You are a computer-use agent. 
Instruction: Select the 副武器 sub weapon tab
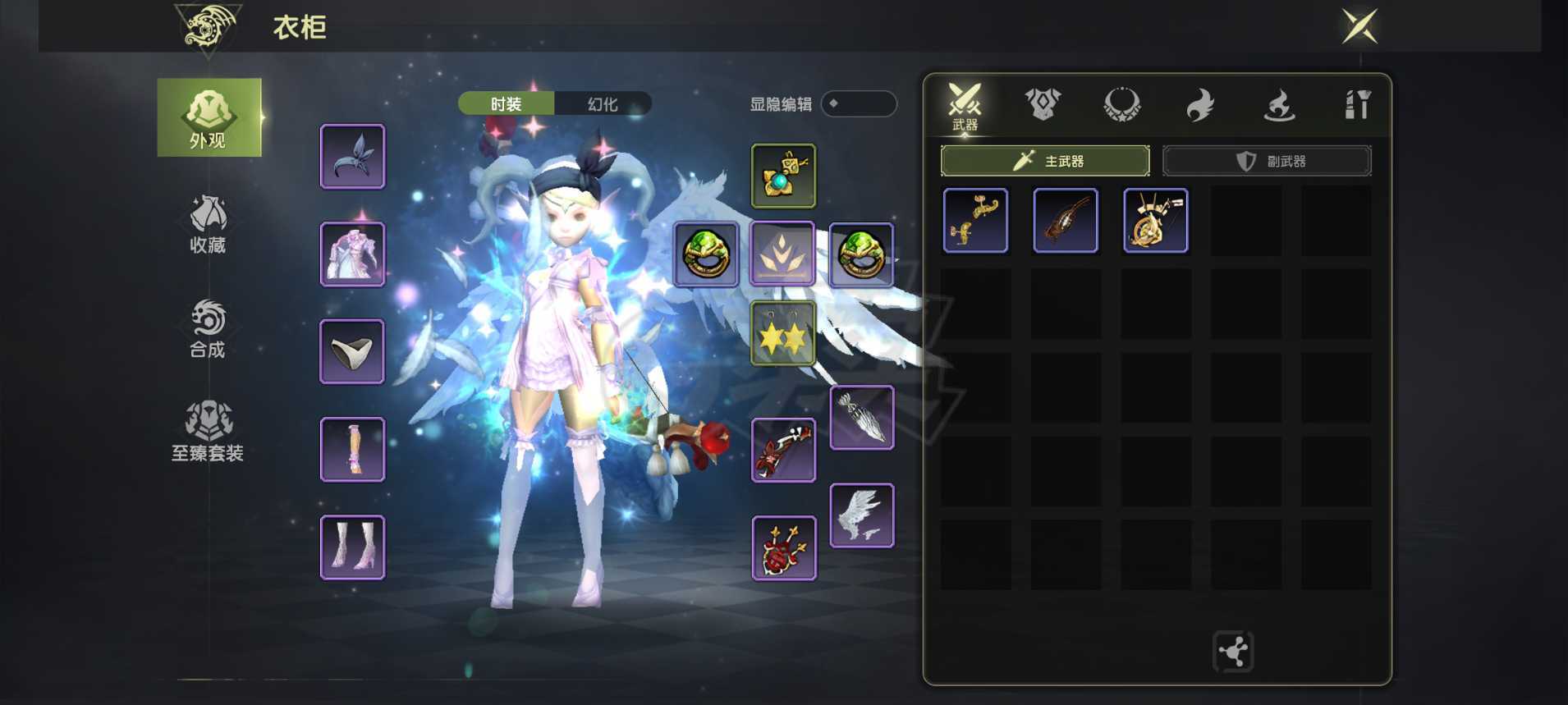[1267, 161]
